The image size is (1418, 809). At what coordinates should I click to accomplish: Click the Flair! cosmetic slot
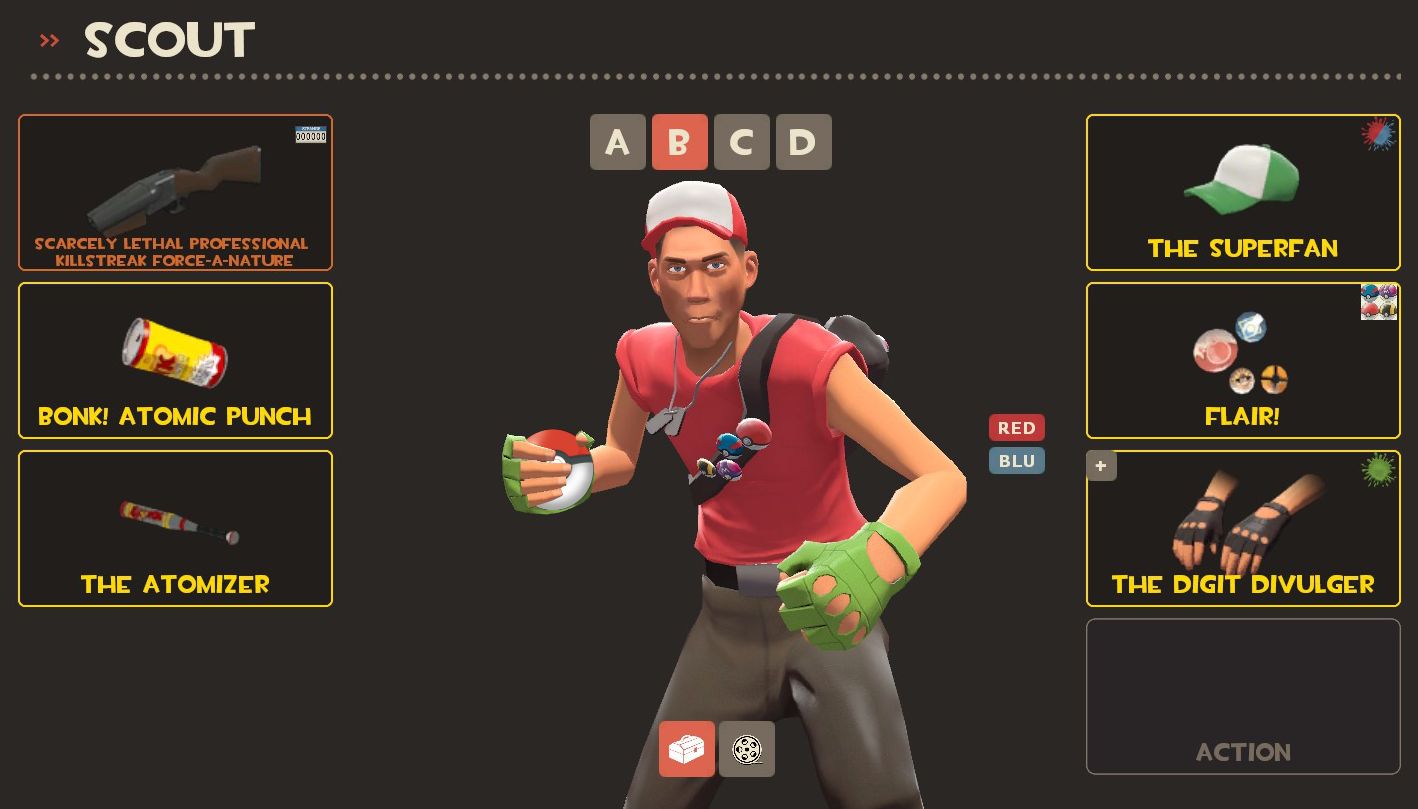tap(1242, 360)
